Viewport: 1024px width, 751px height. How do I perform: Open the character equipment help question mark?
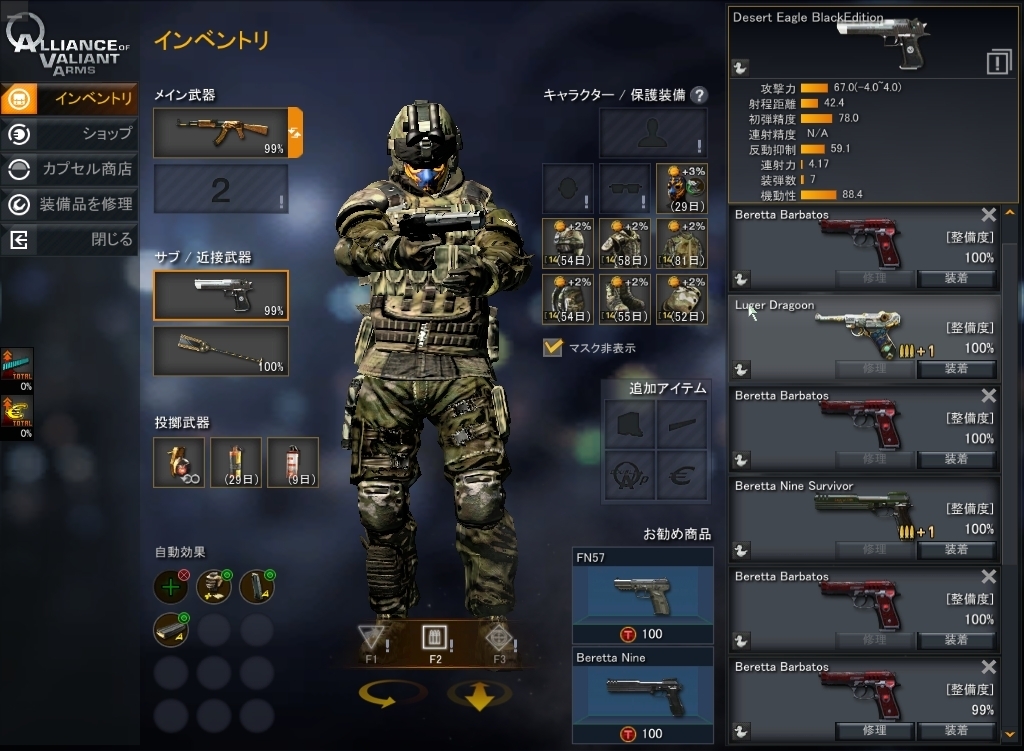coord(699,95)
